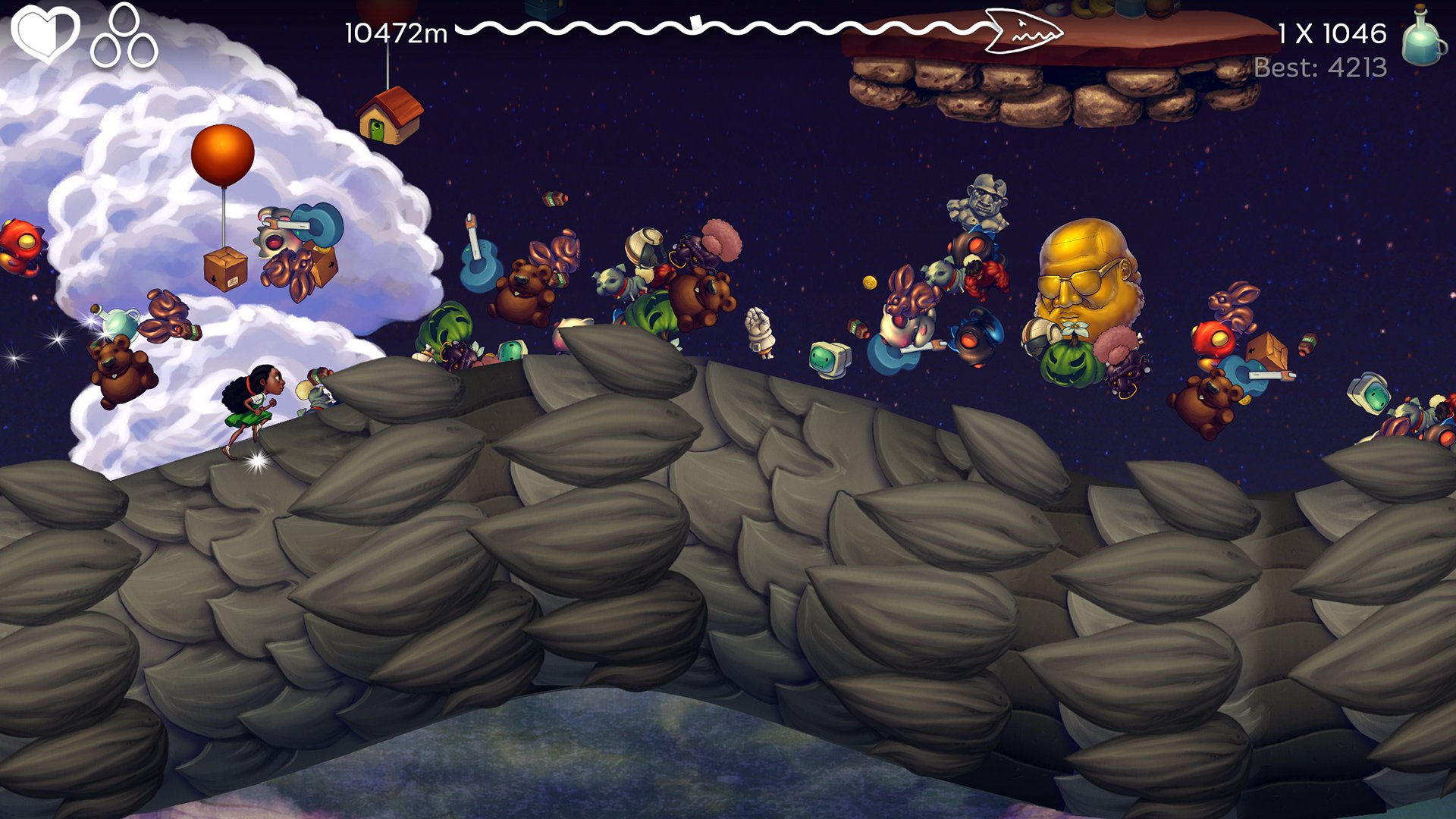This screenshot has height=819, width=1456.
Task: Expand the distance counter reading 10472m
Action: (x=393, y=32)
